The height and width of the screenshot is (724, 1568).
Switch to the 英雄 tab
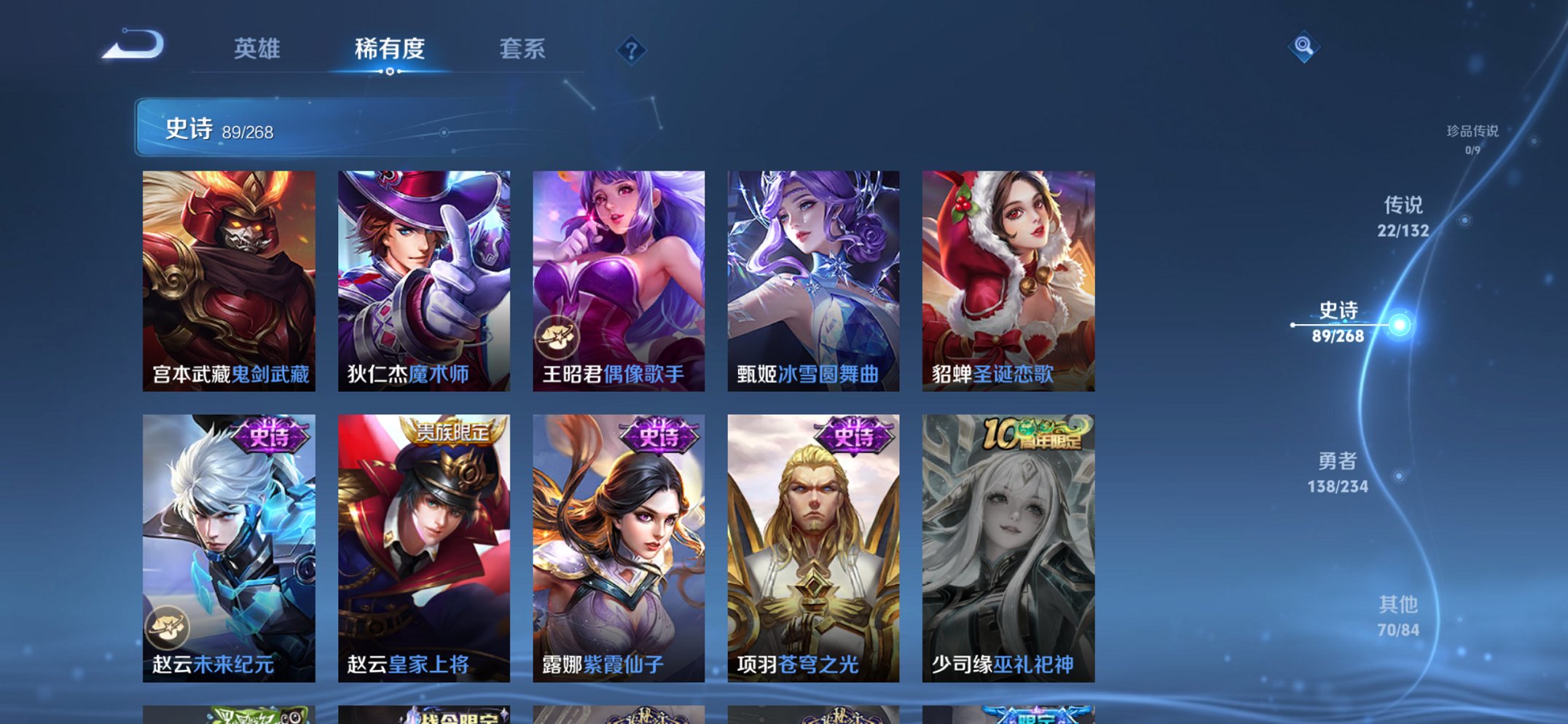coord(256,50)
